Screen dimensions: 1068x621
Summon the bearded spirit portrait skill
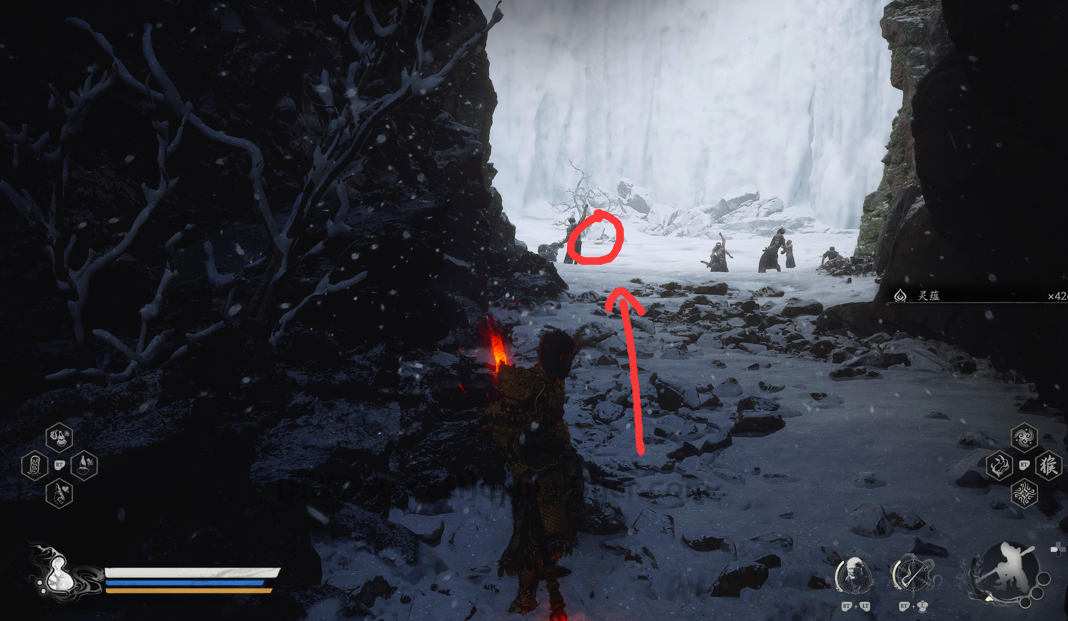coord(853,574)
